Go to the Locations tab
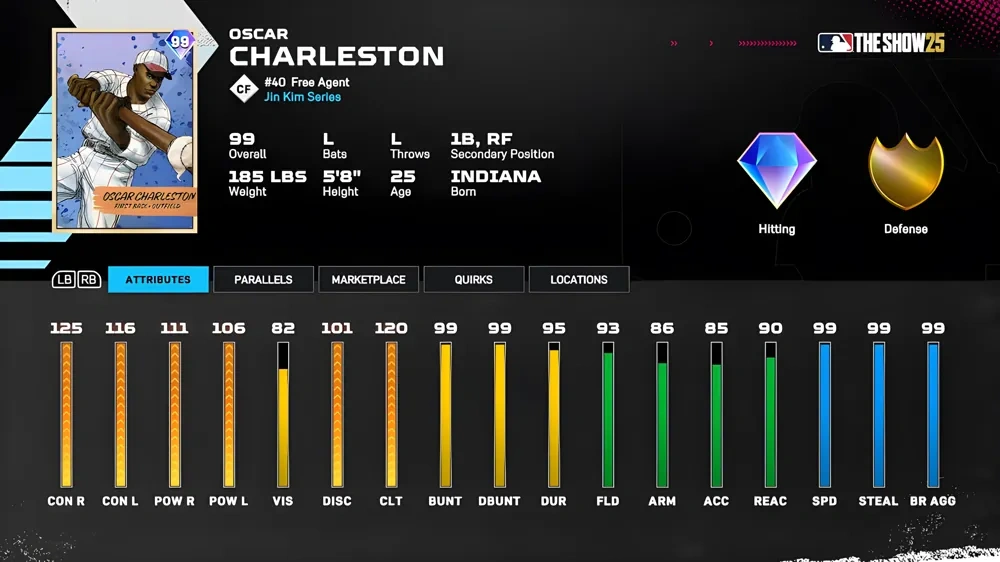This screenshot has height=562, width=1000. 578,280
